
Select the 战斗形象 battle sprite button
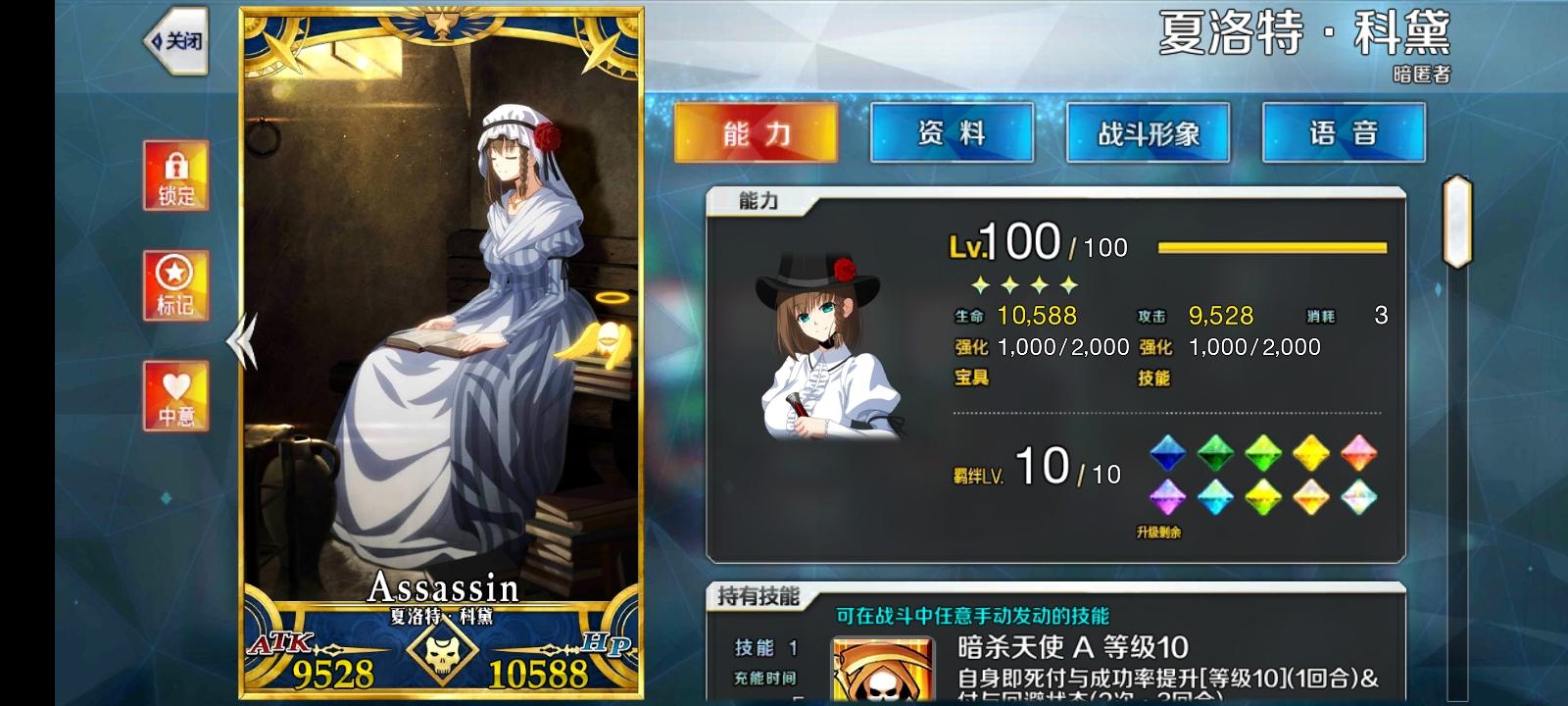point(1149,129)
